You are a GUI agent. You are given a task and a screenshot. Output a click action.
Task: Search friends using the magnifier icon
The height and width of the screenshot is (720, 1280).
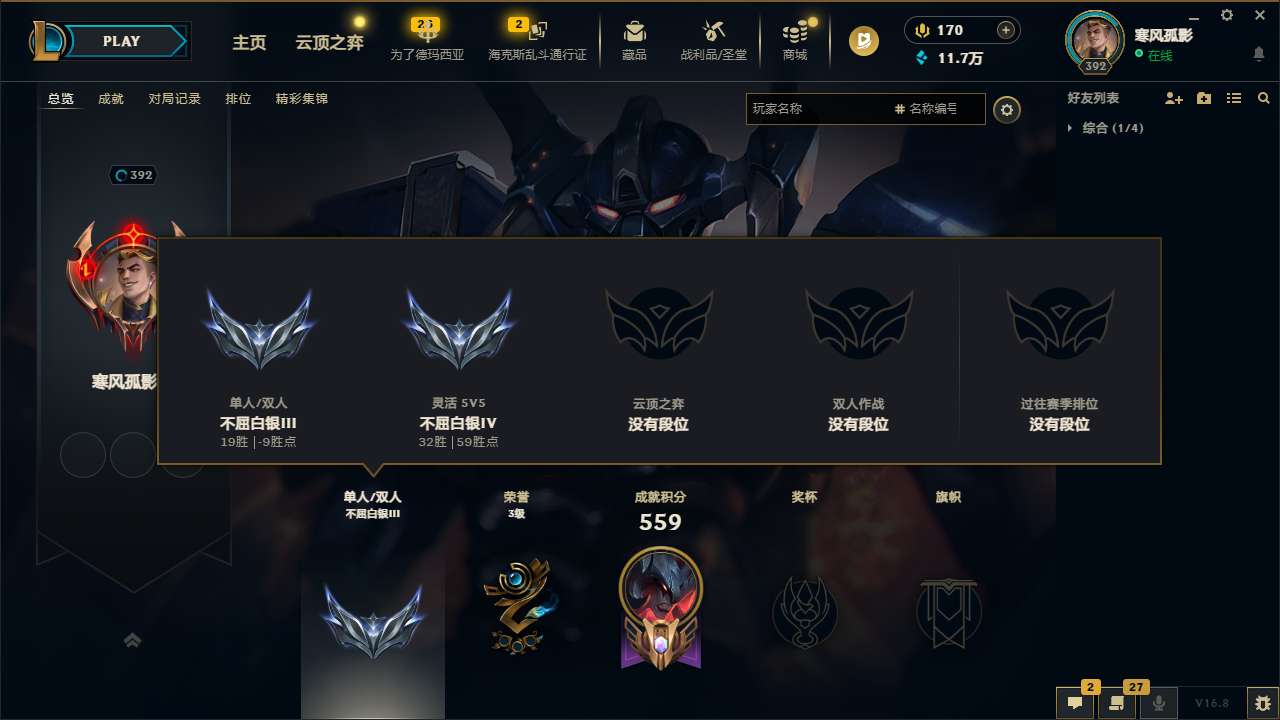(x=1263, y=98)
